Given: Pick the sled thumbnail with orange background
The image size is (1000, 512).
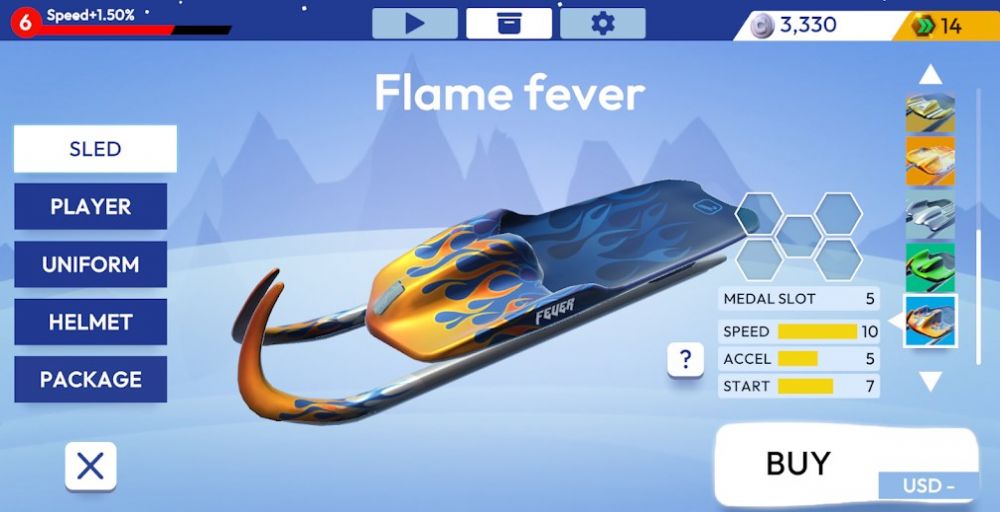Looking at the screenshot, I should (x=931, y=161).
